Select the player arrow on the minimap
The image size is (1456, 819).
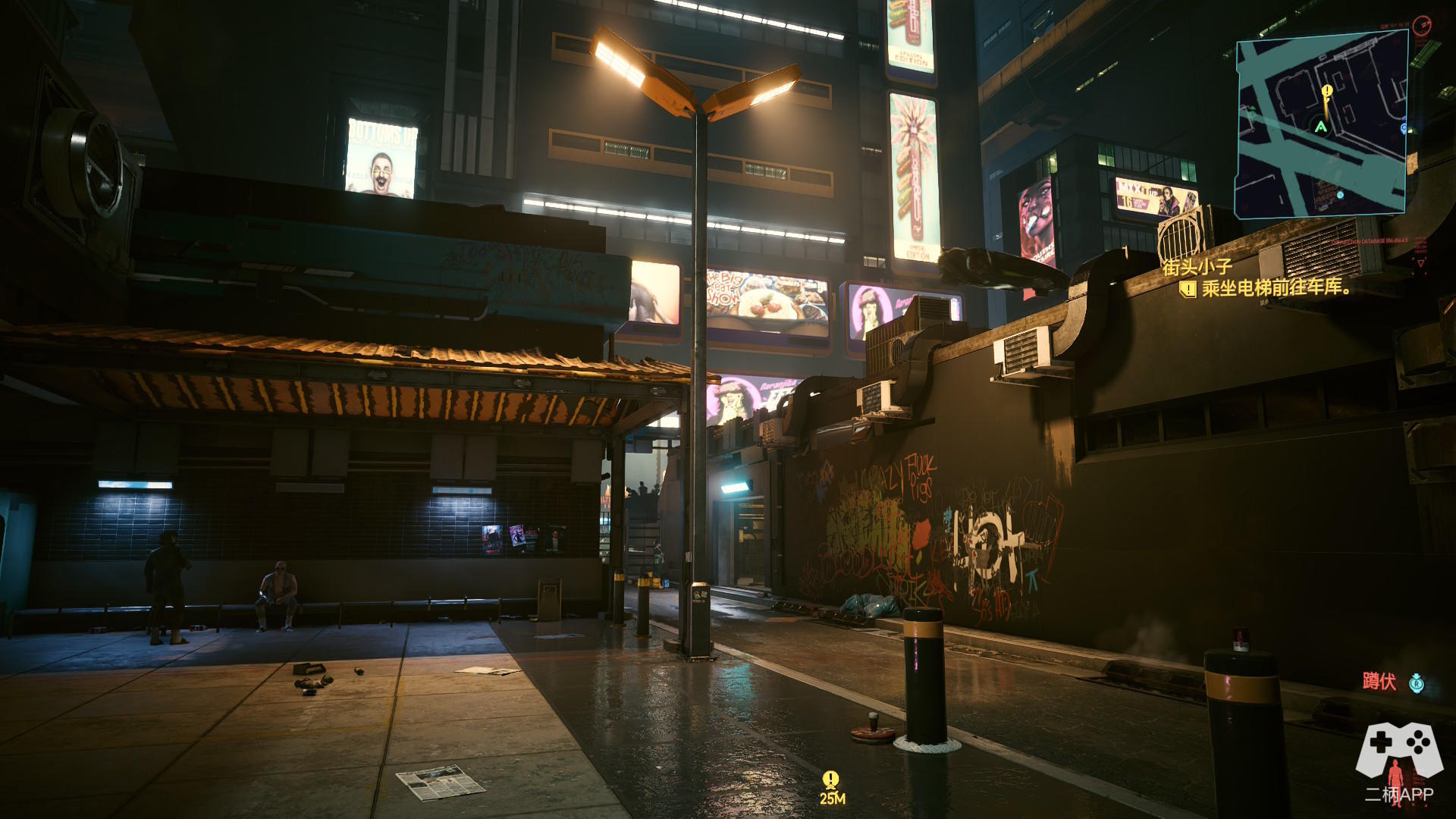1321,127
